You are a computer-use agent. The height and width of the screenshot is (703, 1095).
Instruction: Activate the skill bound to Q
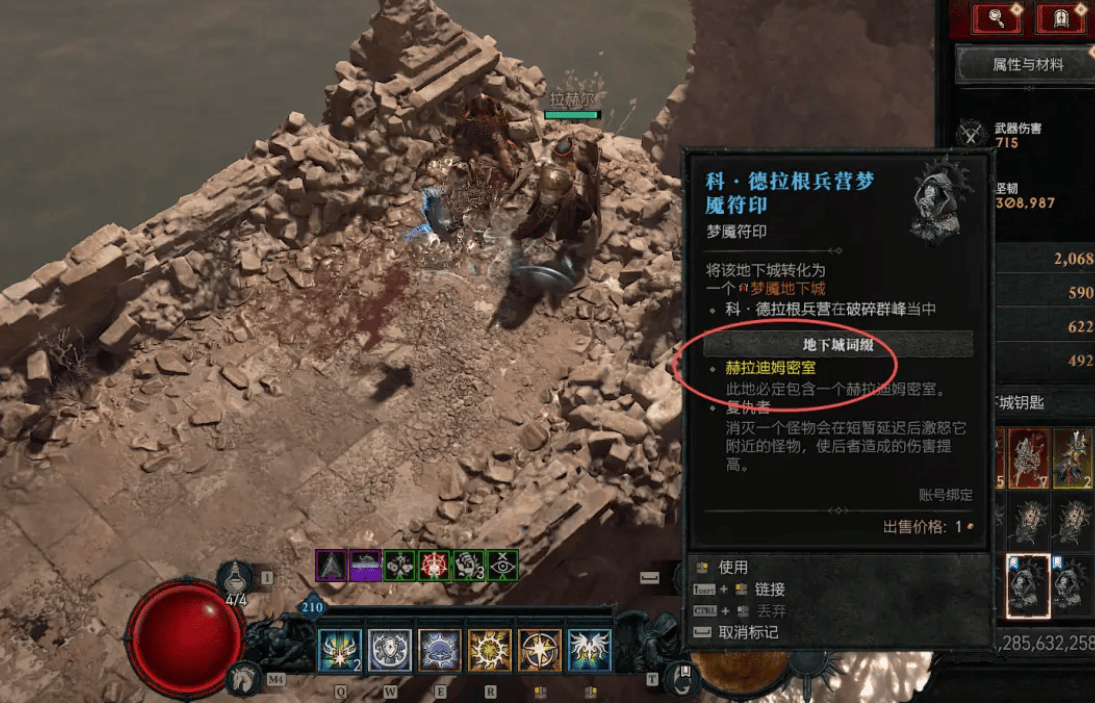(x=339, y=650)
